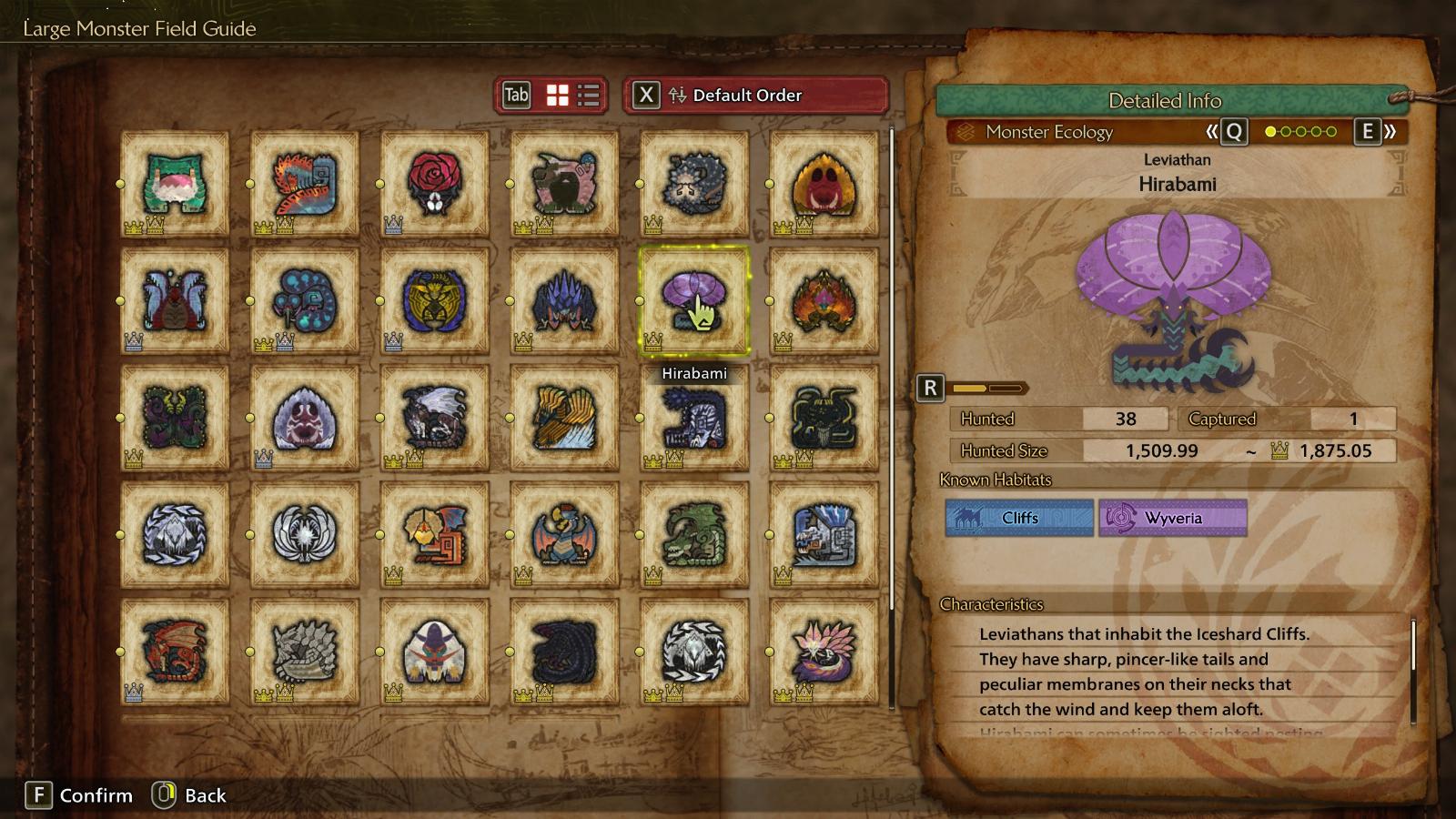The height and width of the screenshot is (819, 1456).
Task: Switch to grid view layout
Action: pos(557,96)
